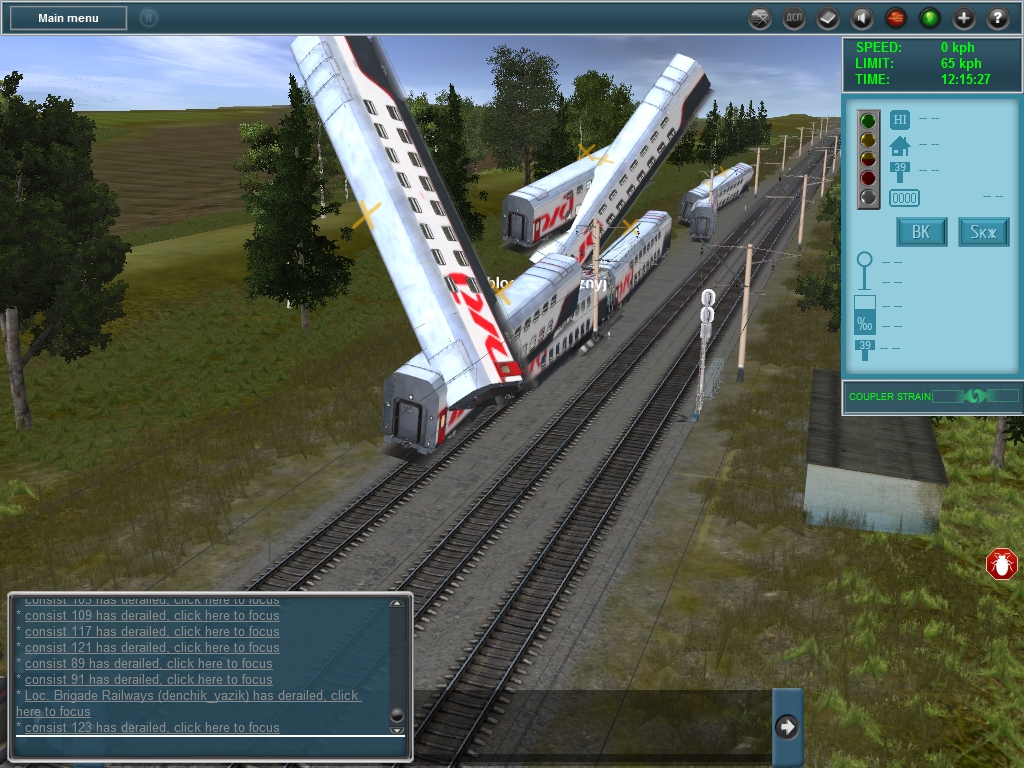This screenshot has height=768, width=1024.
Task: Focus on derailed consist 89
Action: tap(148, 664)
